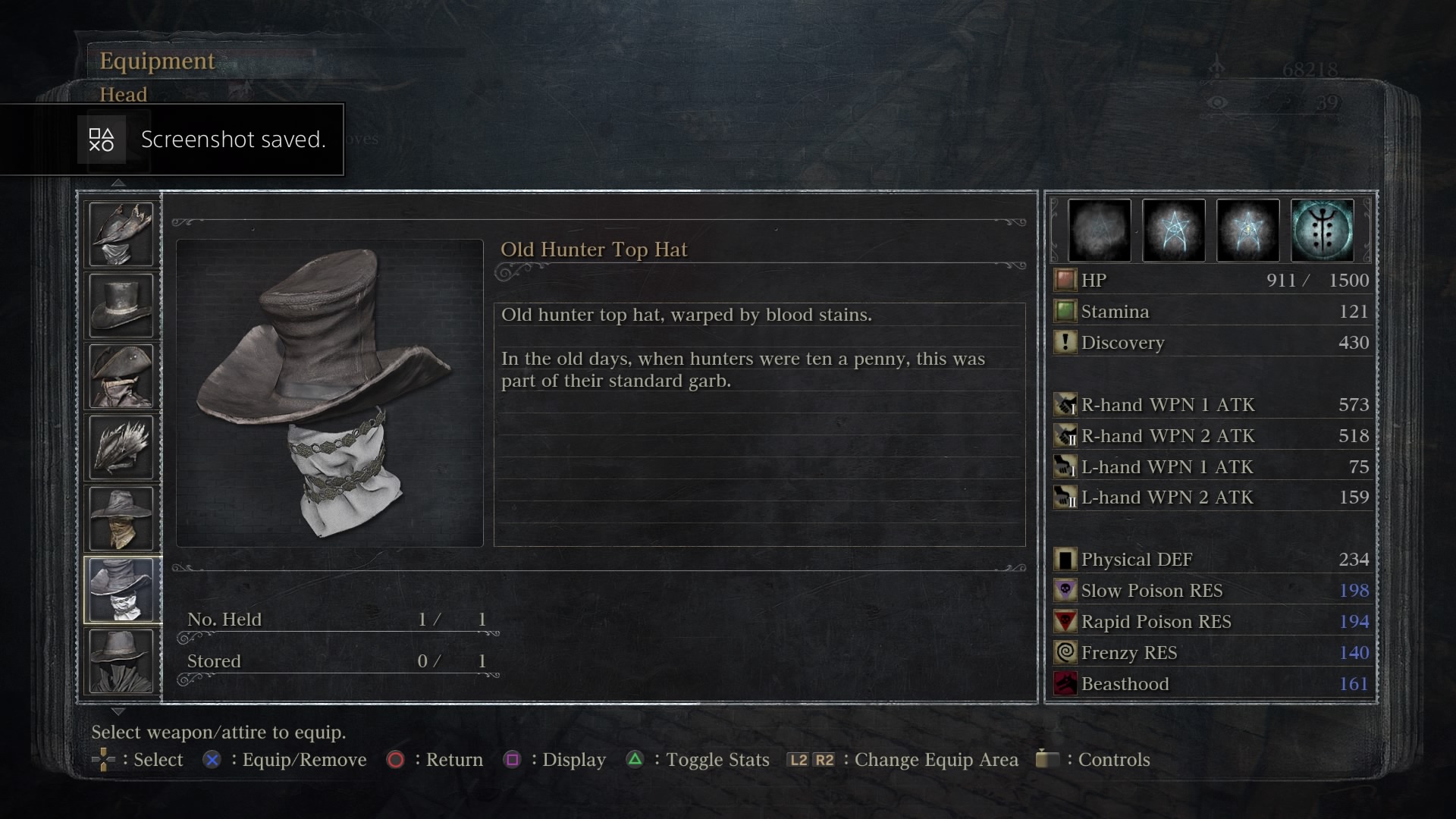Click the down arrow below the hat list
Screen dimensions: 1456x819
click(118, 711)
